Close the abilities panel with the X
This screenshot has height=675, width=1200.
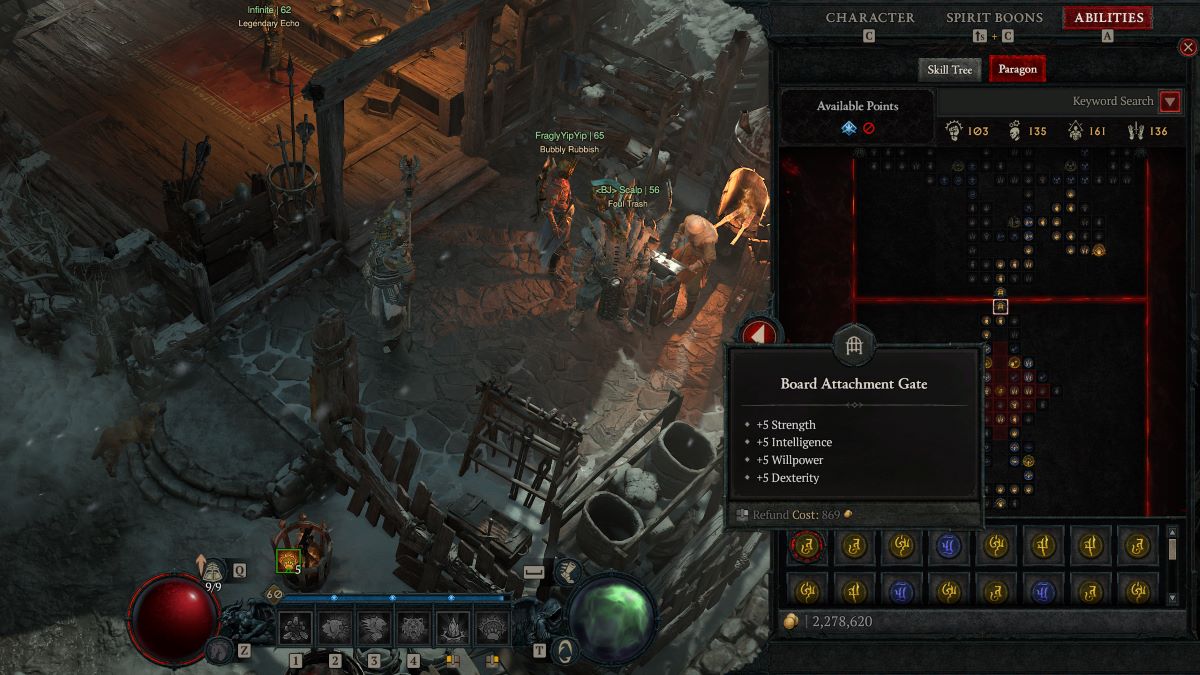tap(1188, 47)
